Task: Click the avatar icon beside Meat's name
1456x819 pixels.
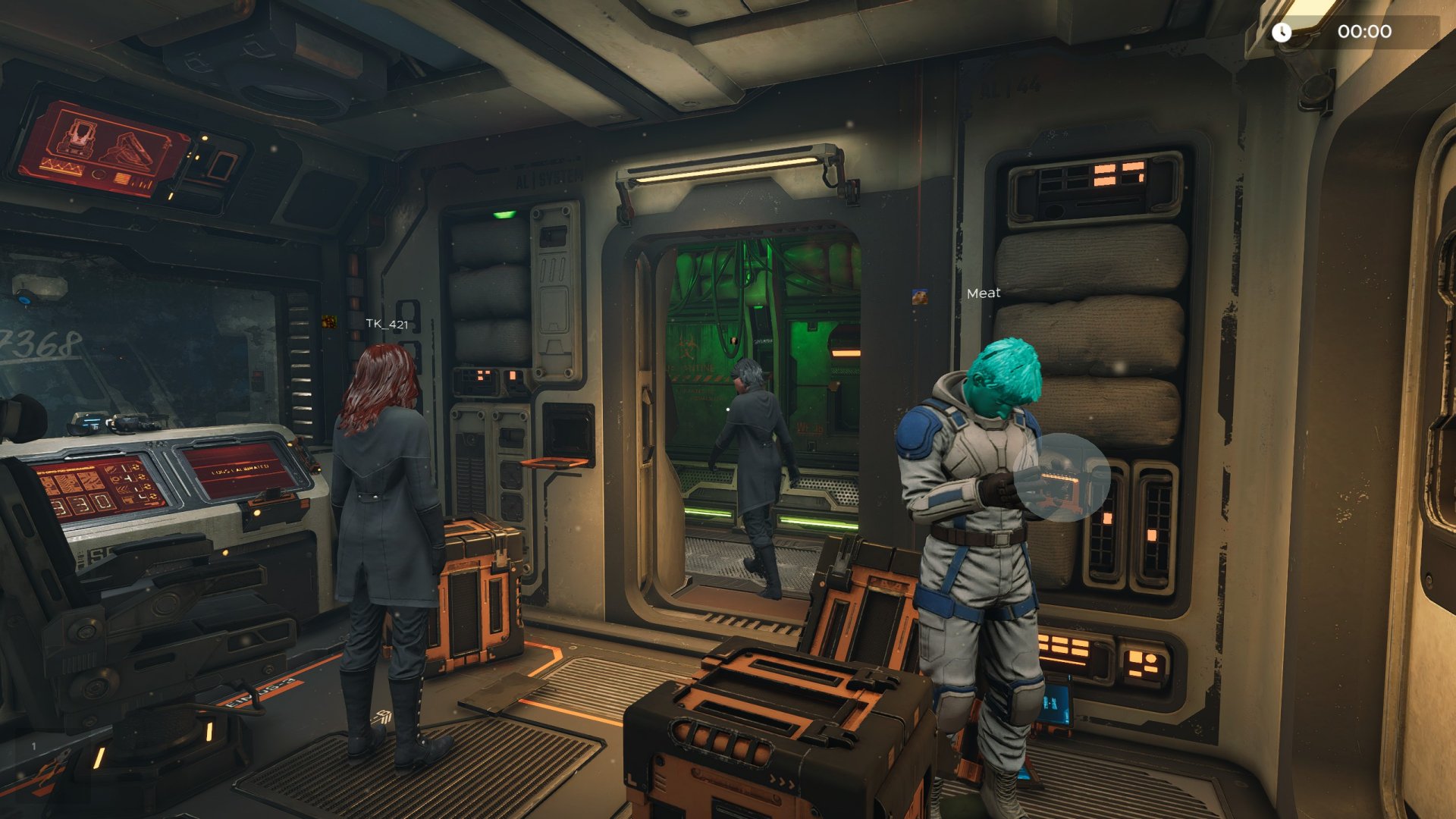Action: (x=920, y=297)
